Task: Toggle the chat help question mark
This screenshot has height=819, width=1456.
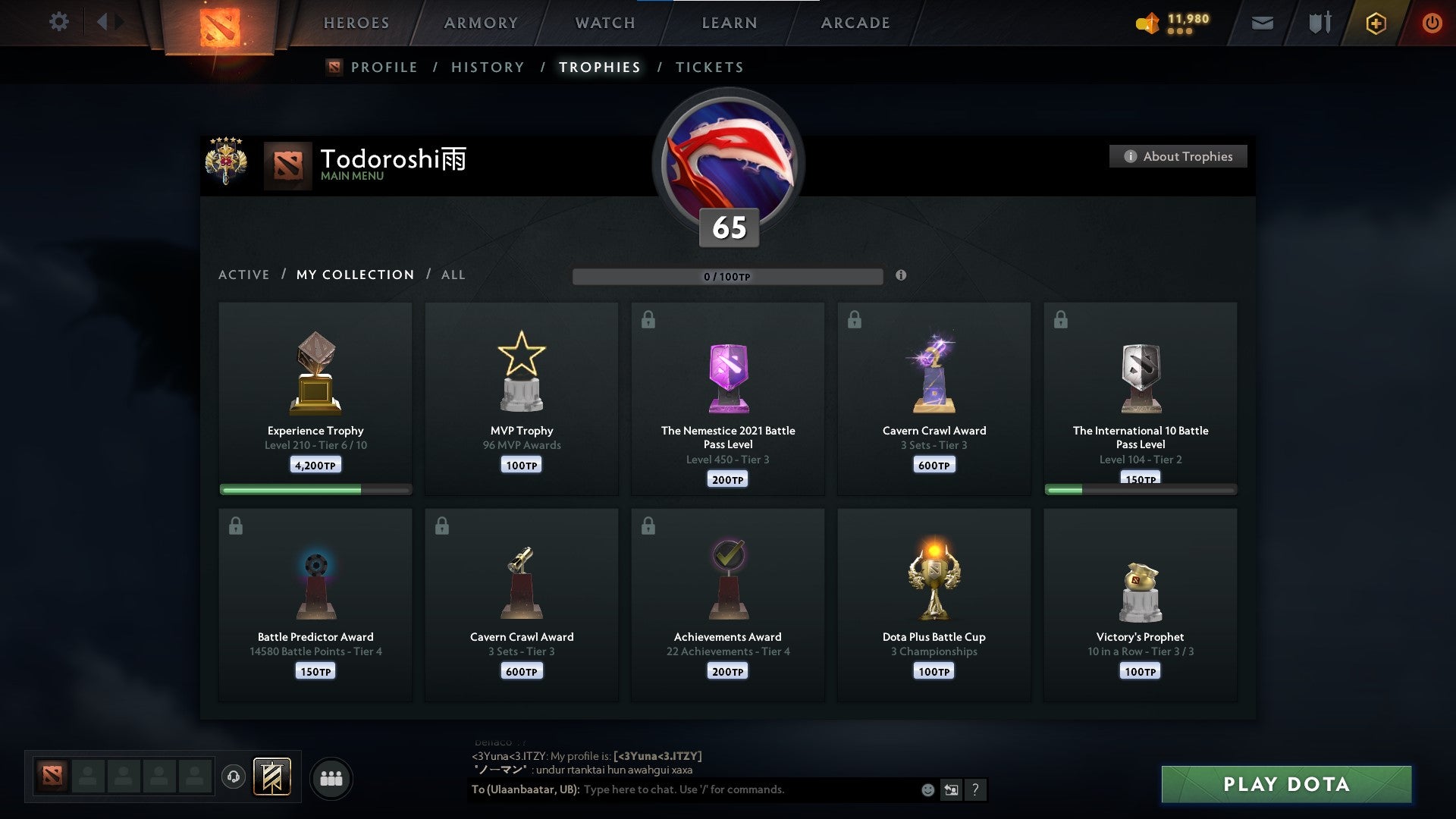Action: click(x=976, y=789)
